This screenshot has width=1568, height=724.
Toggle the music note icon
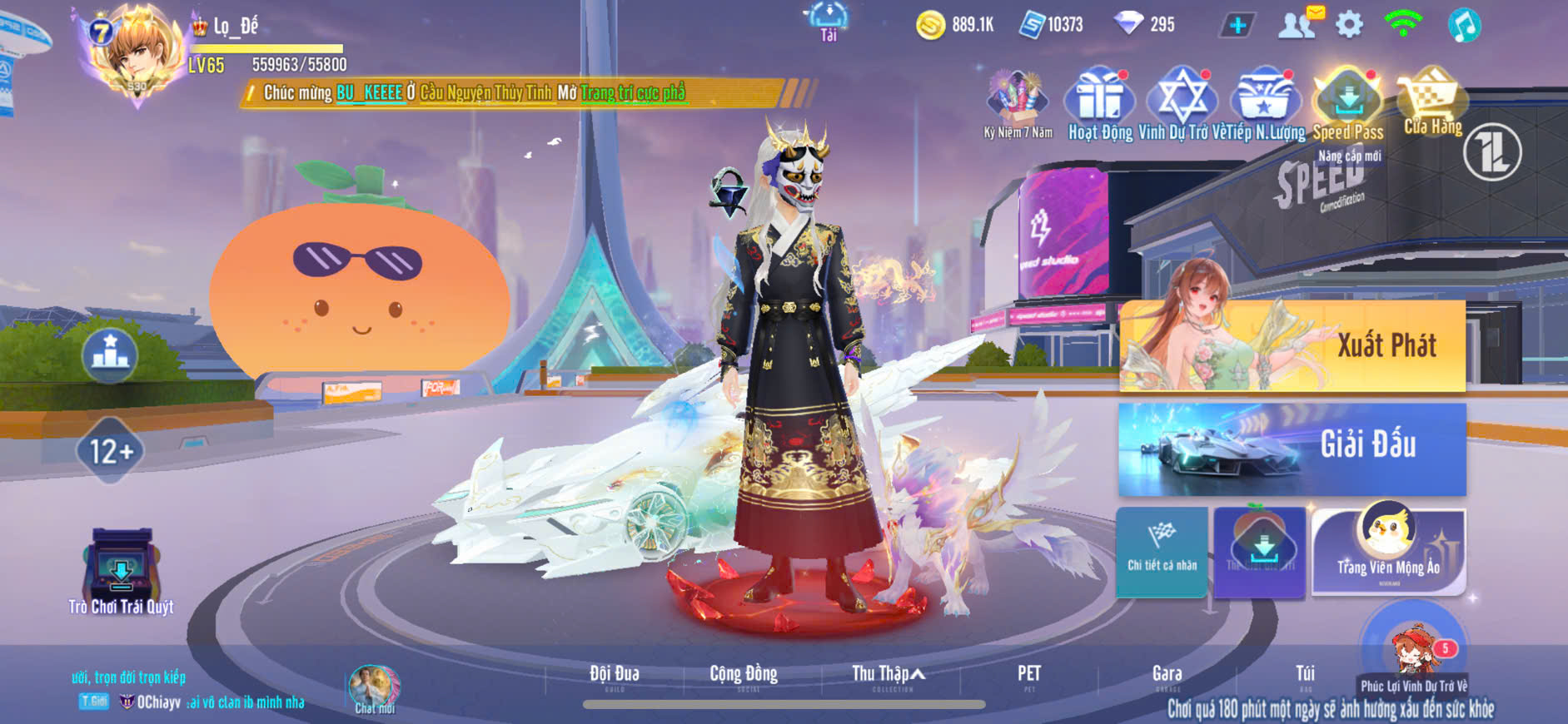tap(1463, 25)
